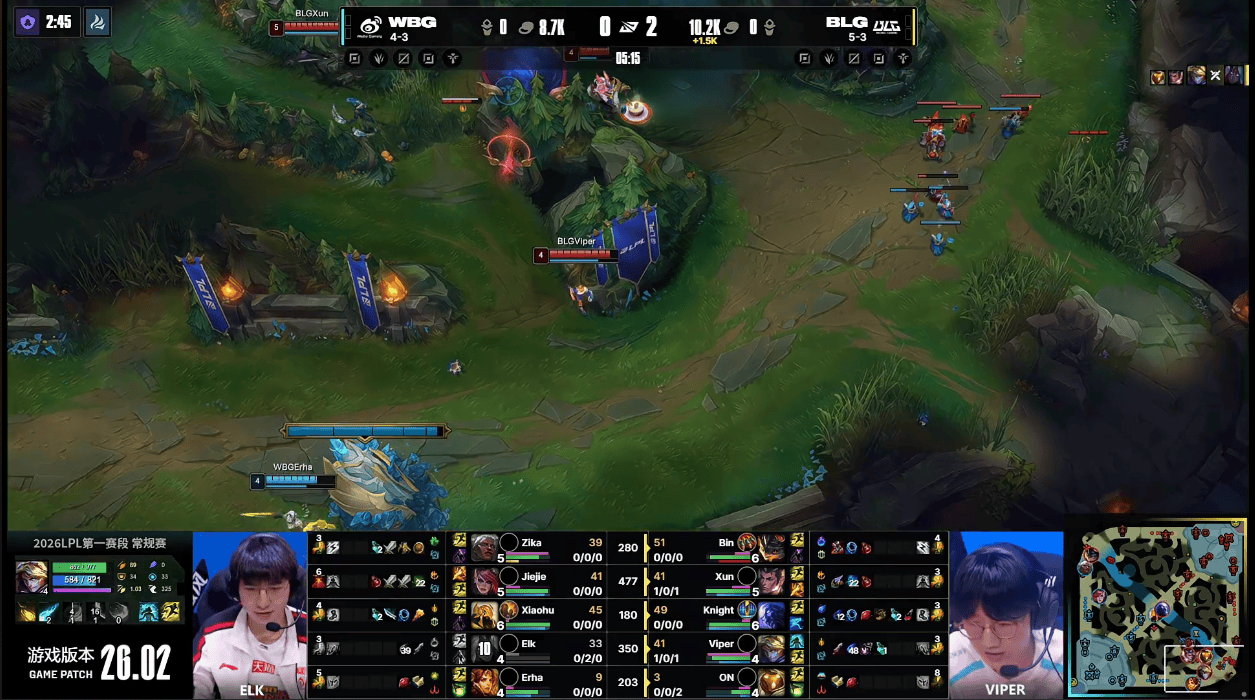Choose Xiaohu's champion portrait
This screenshot has width=1255, height=700.
pyautogui.click(x=484, y=615)
